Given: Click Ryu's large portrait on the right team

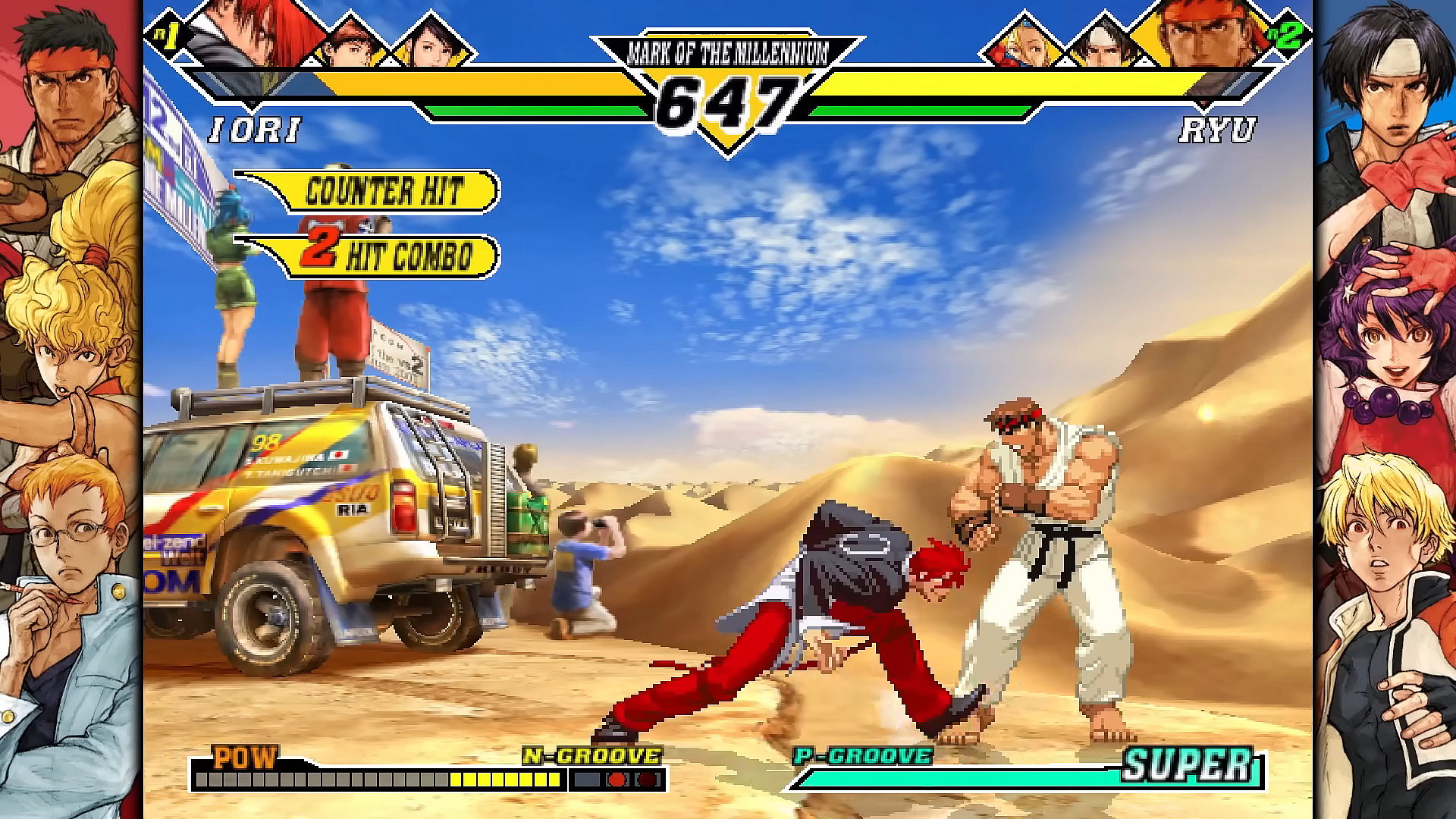Looking at the screenshot, I should [1206, 38].
